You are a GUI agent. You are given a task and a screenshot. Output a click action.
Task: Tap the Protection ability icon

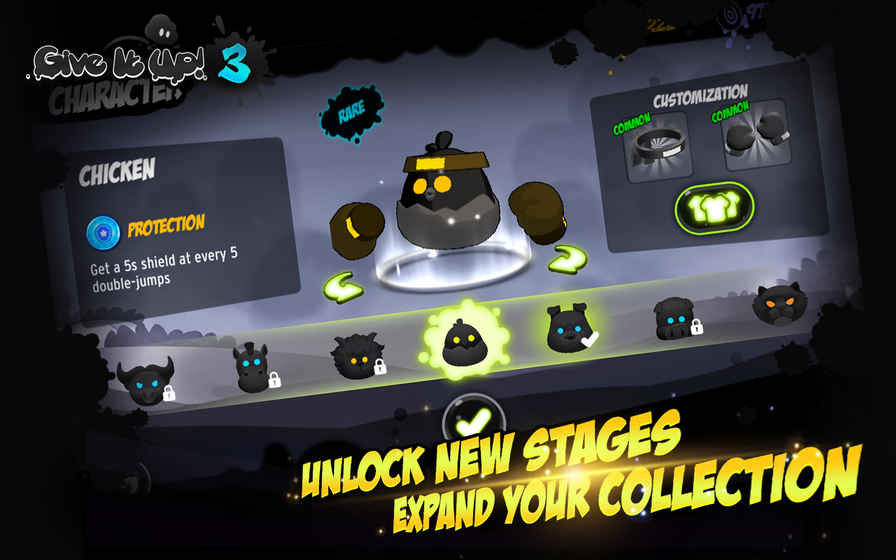tap(102, 229)
